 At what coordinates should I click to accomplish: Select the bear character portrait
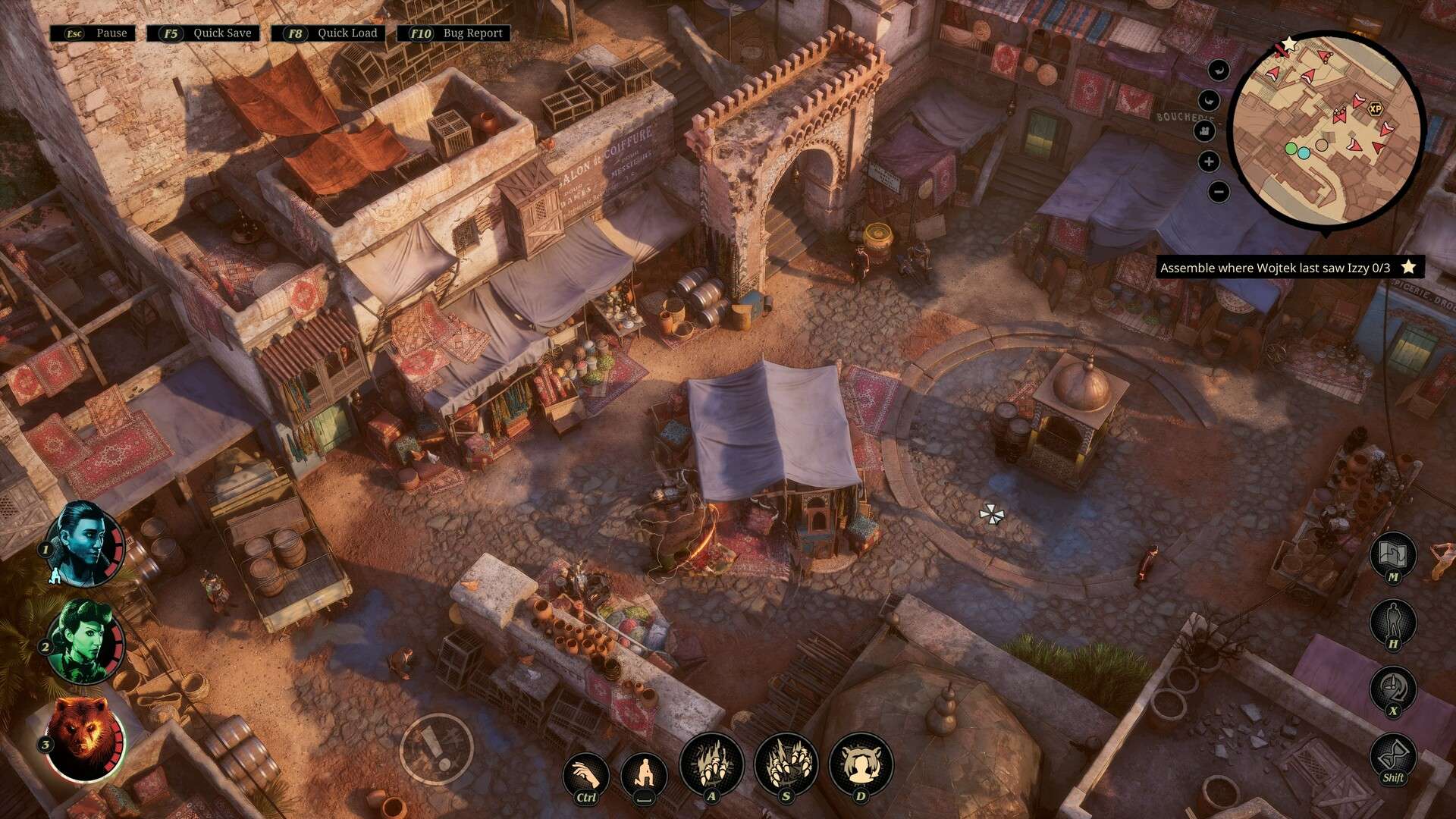[x=83, y=737]
